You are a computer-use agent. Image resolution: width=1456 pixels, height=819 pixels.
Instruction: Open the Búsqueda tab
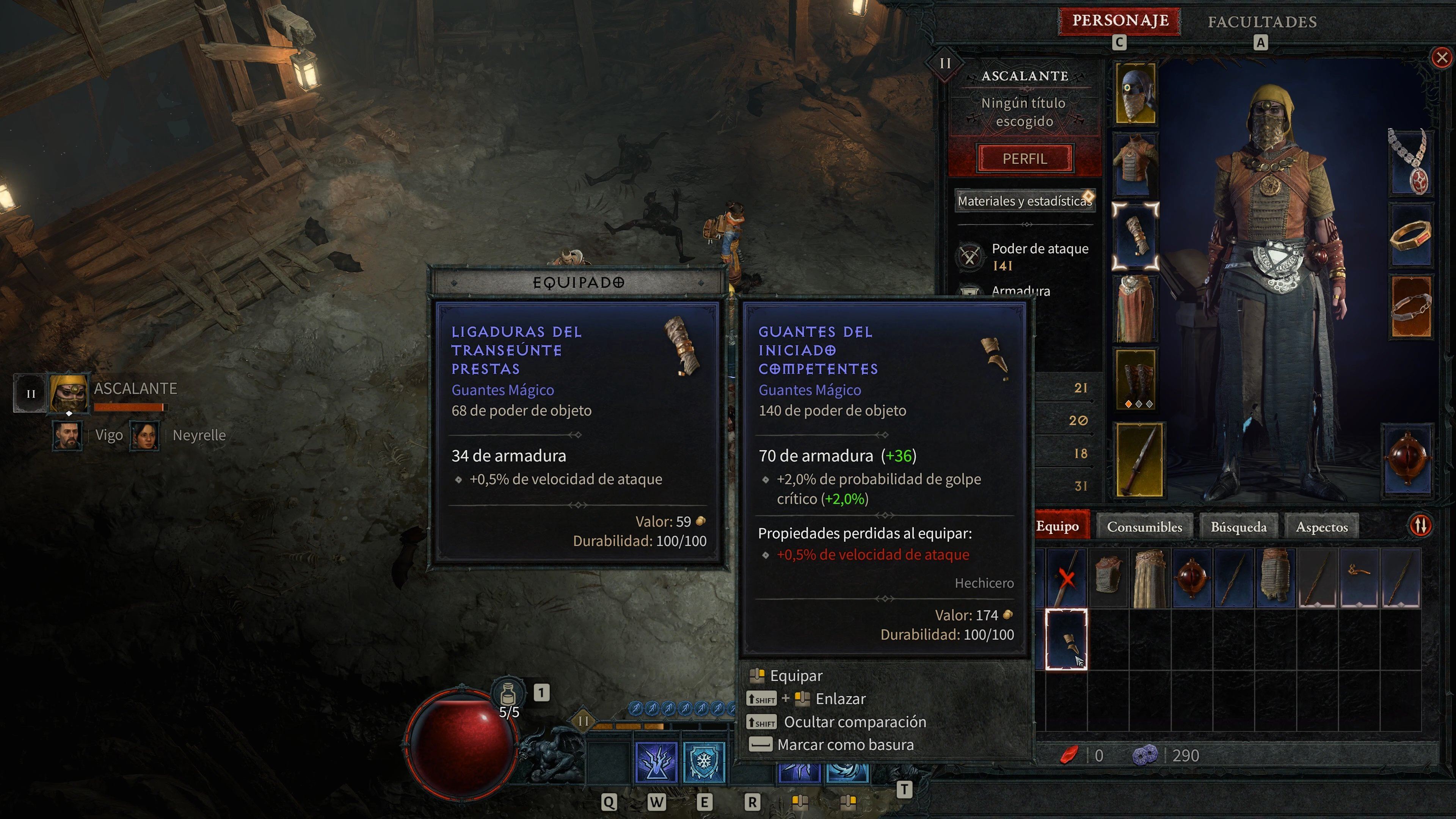(x=1238, y=526)
